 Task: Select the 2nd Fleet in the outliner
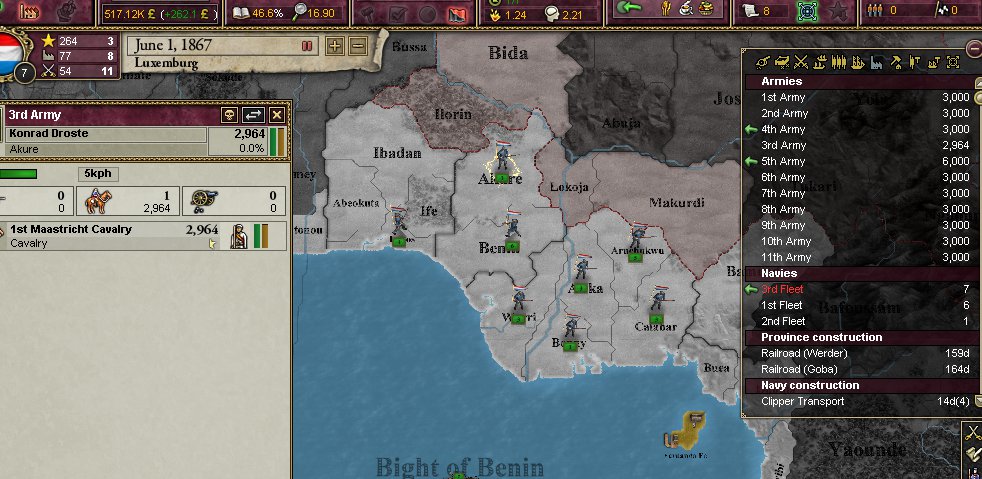coord(783,321)
